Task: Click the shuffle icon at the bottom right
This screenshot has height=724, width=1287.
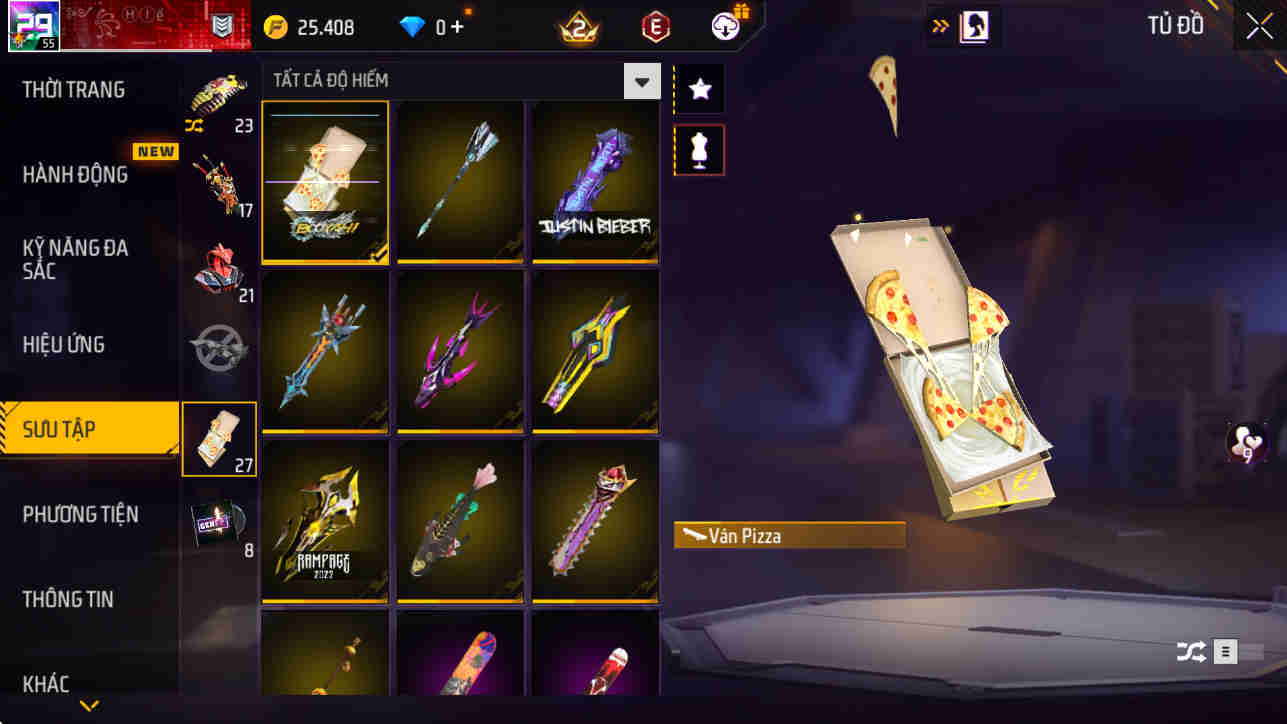Action: pyautogui.click(x=1191, y=651)
